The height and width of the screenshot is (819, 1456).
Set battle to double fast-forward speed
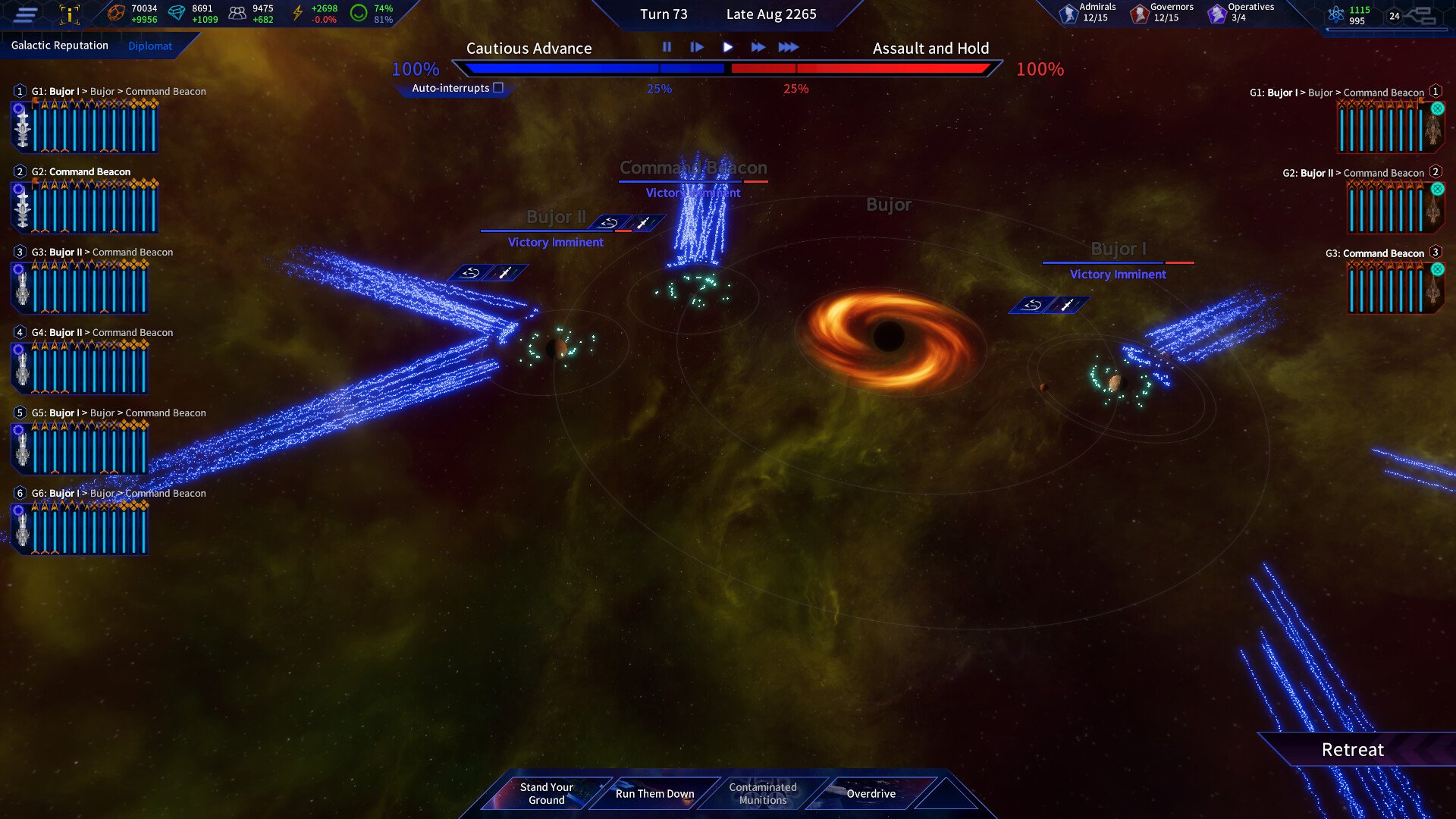(758, 47)
